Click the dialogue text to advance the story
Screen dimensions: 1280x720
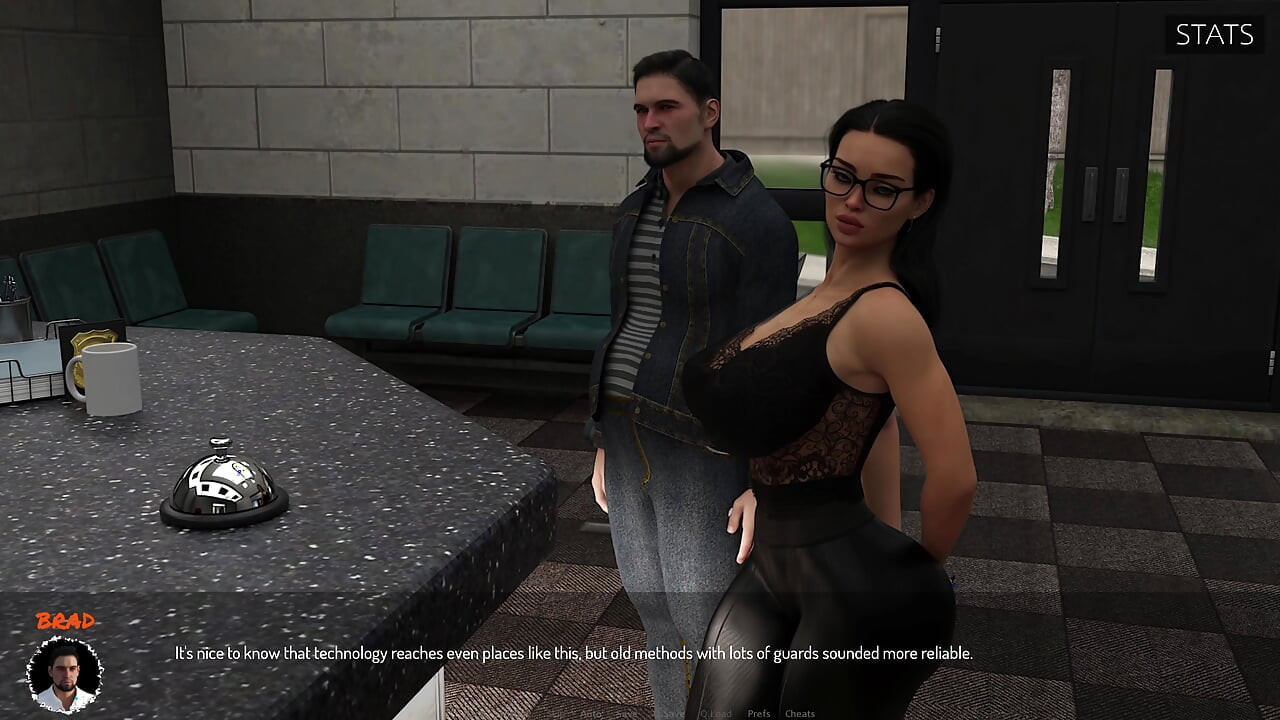point(573,653)
